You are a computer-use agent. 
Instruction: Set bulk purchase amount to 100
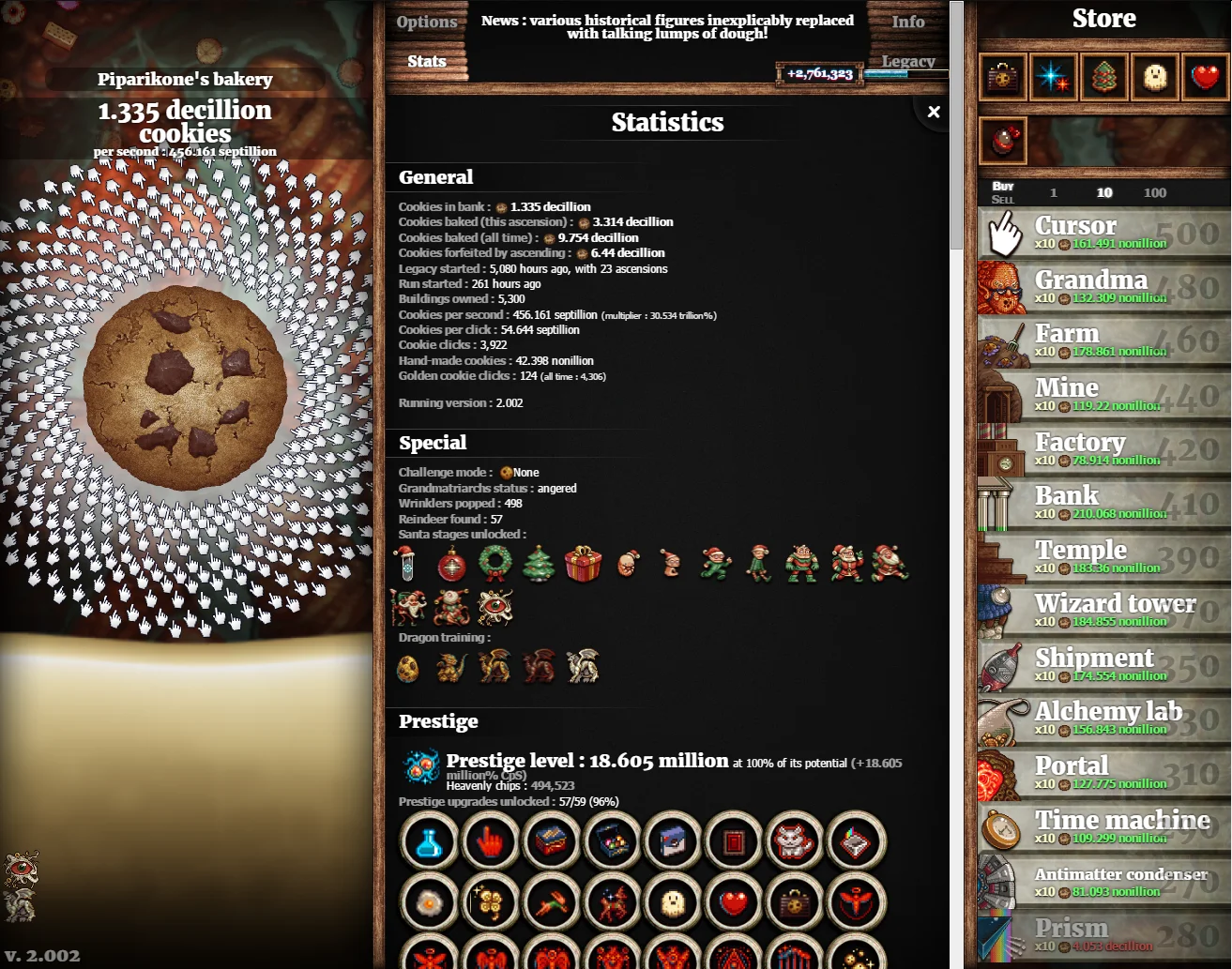1155,193
